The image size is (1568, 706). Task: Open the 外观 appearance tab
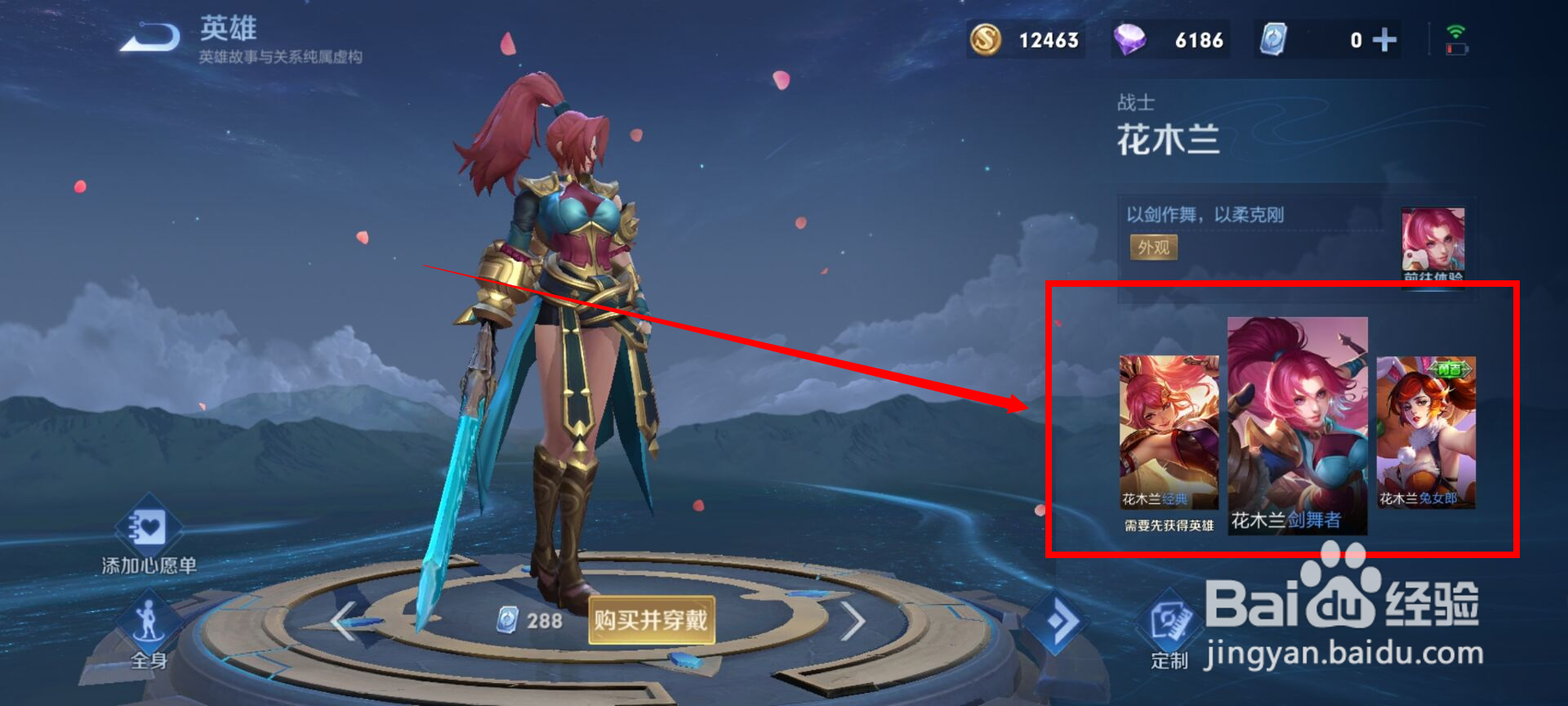pyautogui.click(x=1153, y=248)
